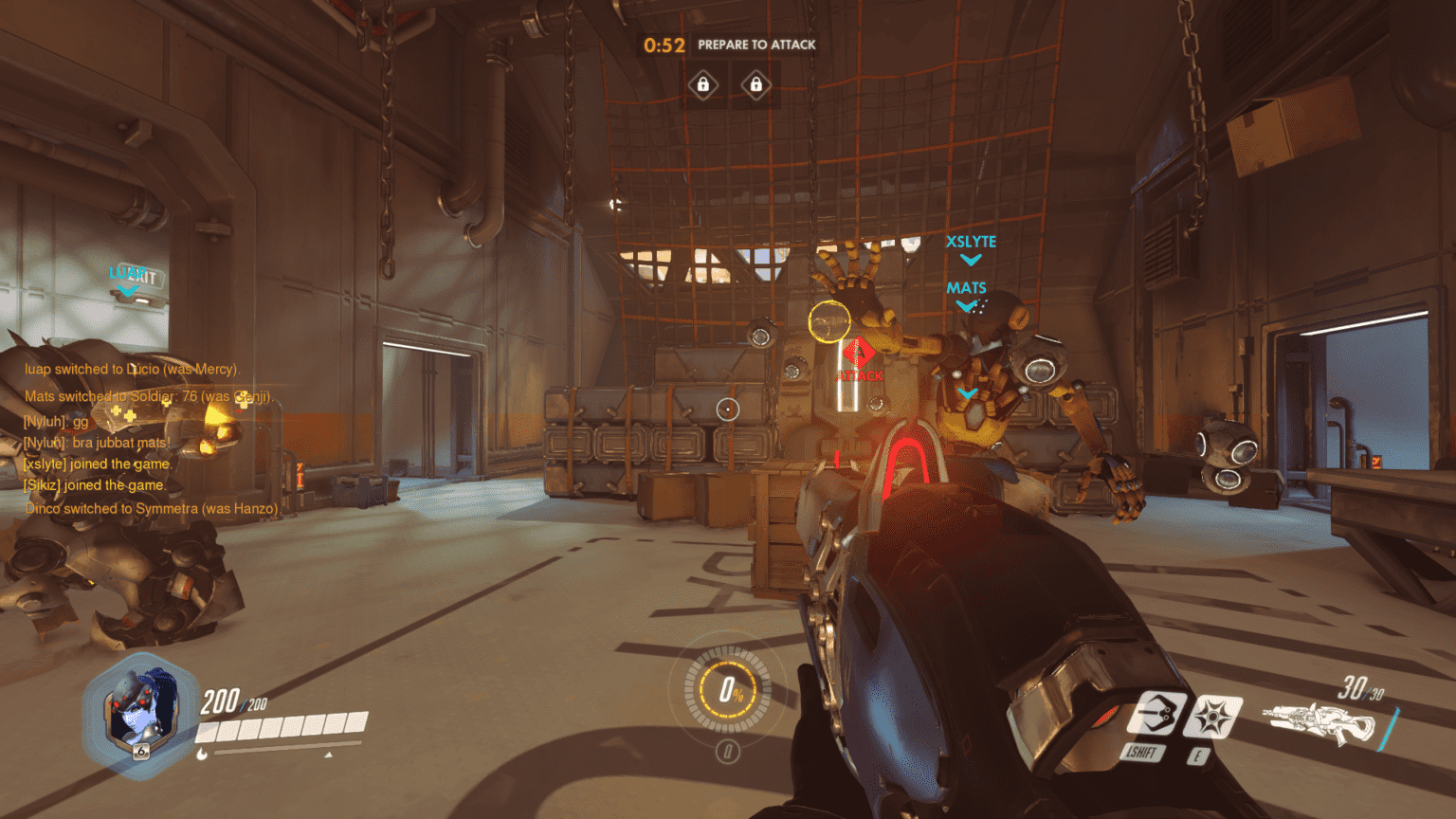
Task: Click the Mats switched to Soldier 76 message
Action: (x=147, y=396)
